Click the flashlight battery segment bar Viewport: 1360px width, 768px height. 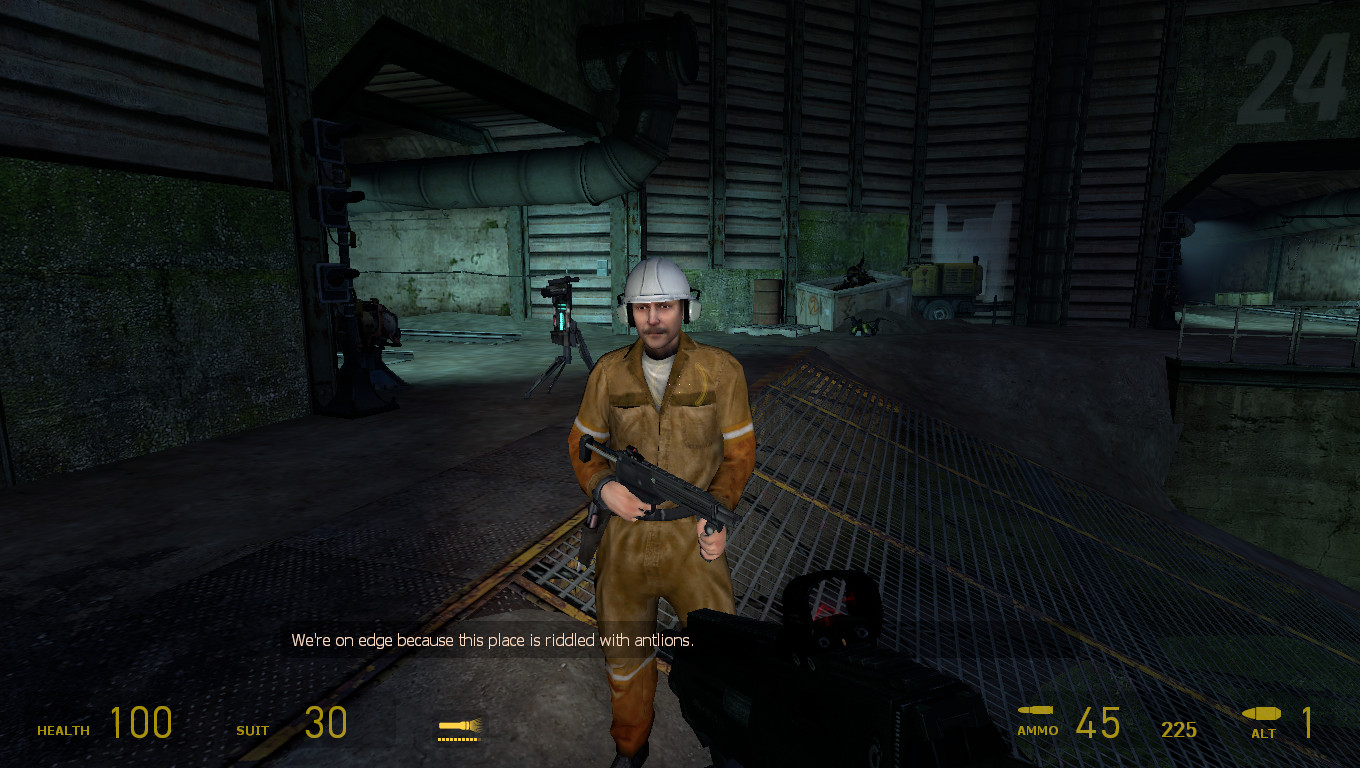click(459, 738)
